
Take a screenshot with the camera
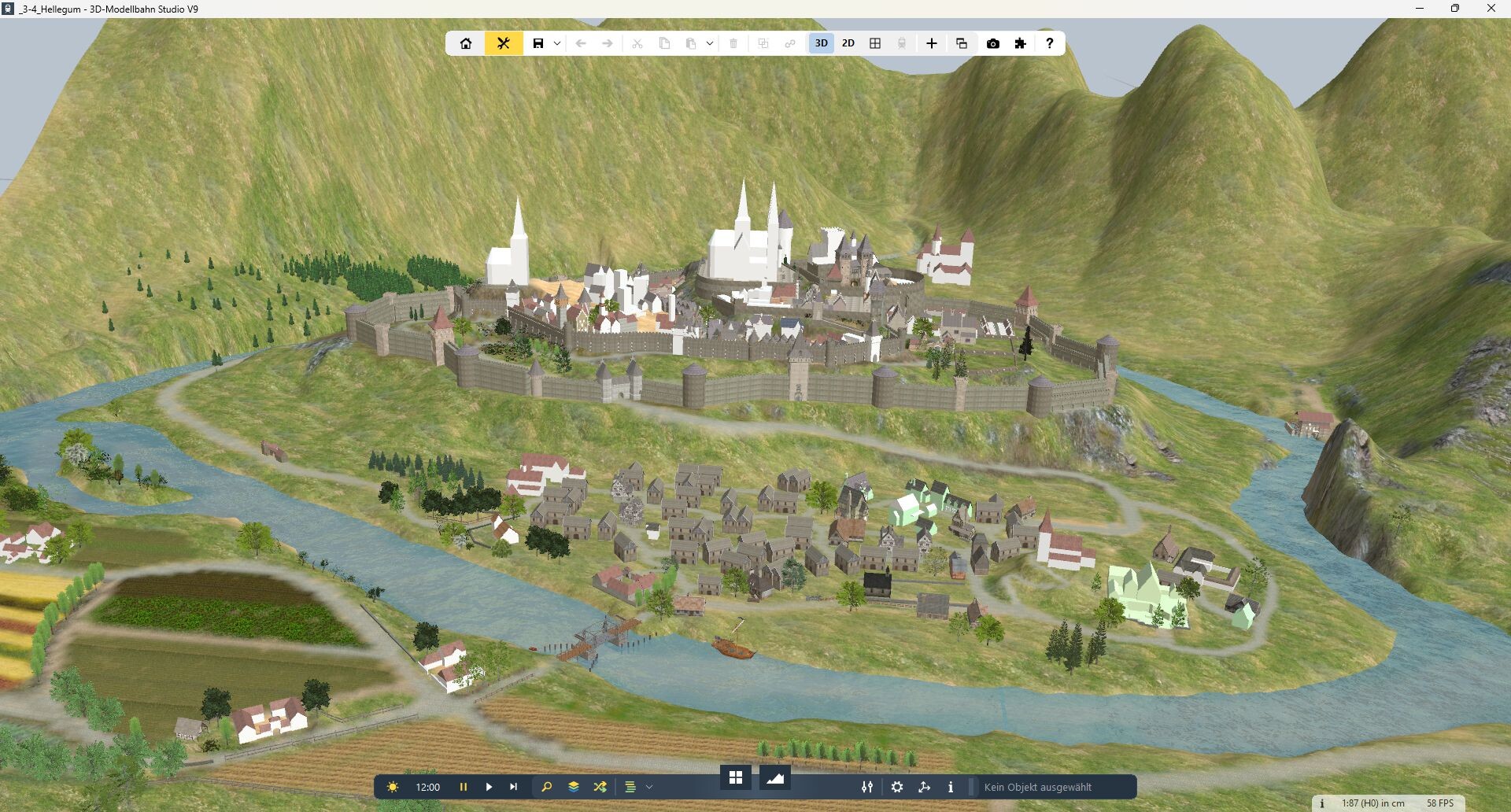coord(993,43)
